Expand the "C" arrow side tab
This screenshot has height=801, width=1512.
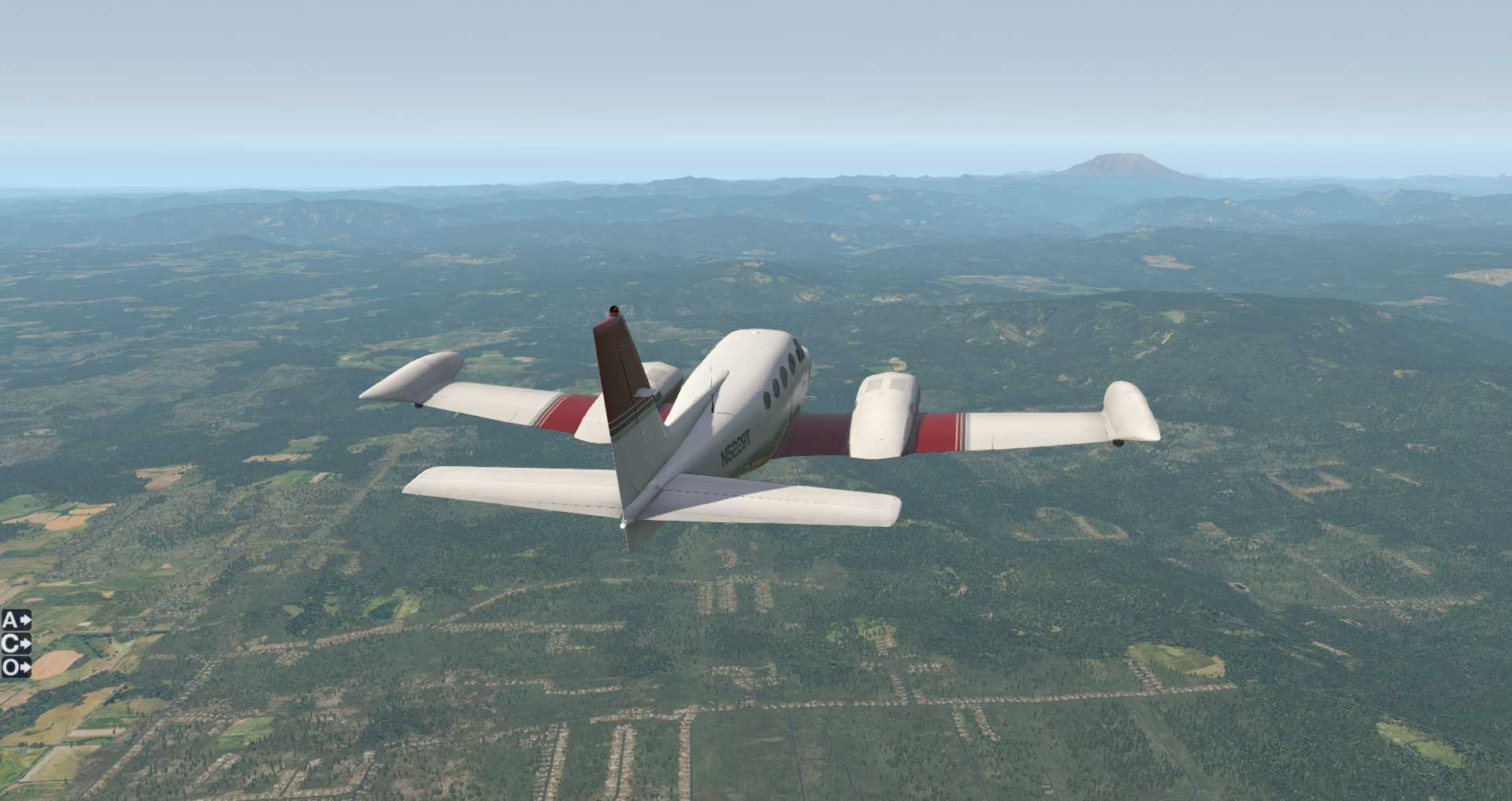coord(16,644)
